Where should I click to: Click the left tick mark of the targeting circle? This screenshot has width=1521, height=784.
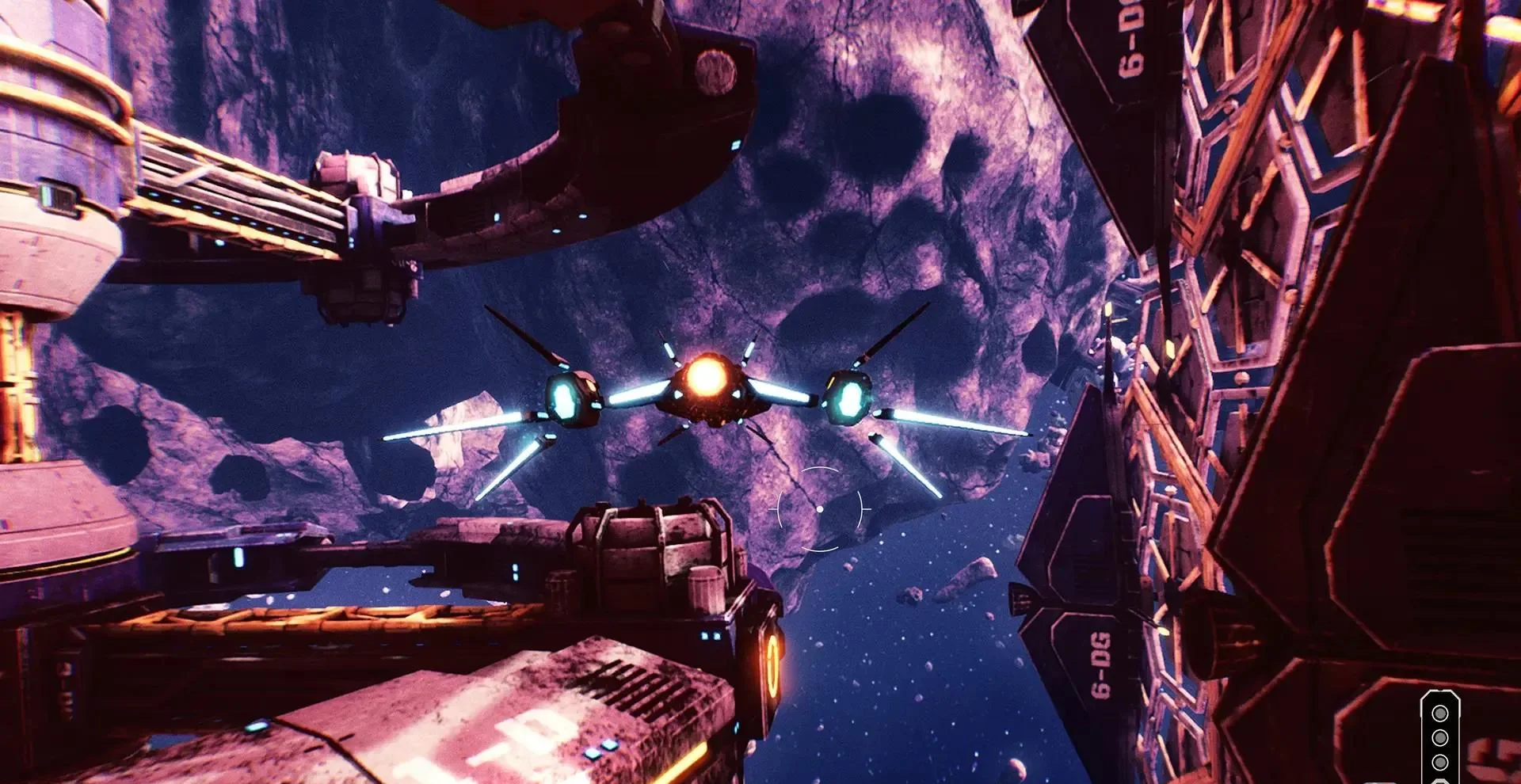point(774,509)
